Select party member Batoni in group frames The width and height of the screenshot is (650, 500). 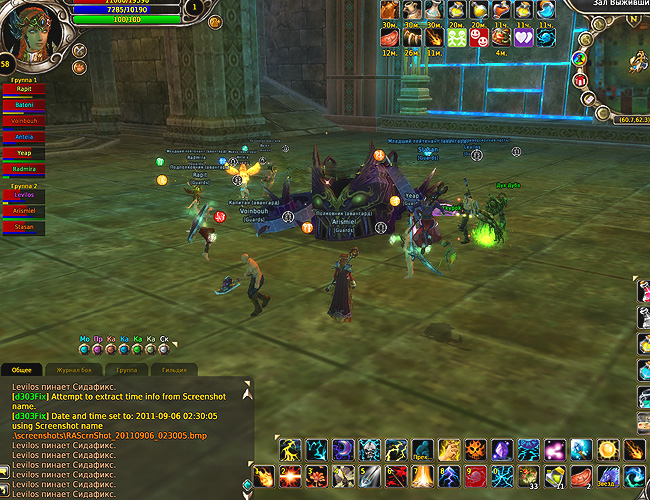pyautogui.click(x=24, y=104)
